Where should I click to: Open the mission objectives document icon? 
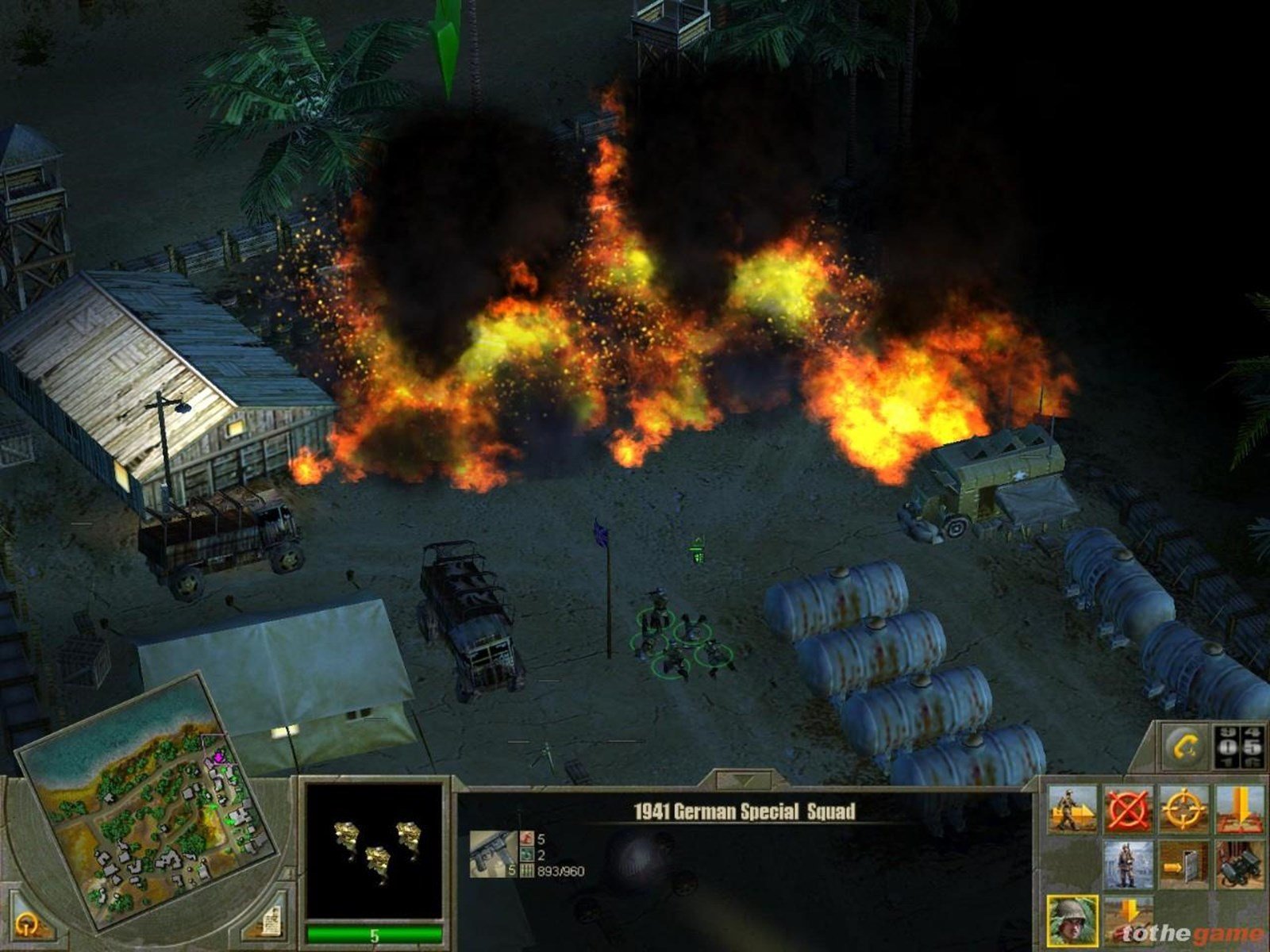point(274,920)
